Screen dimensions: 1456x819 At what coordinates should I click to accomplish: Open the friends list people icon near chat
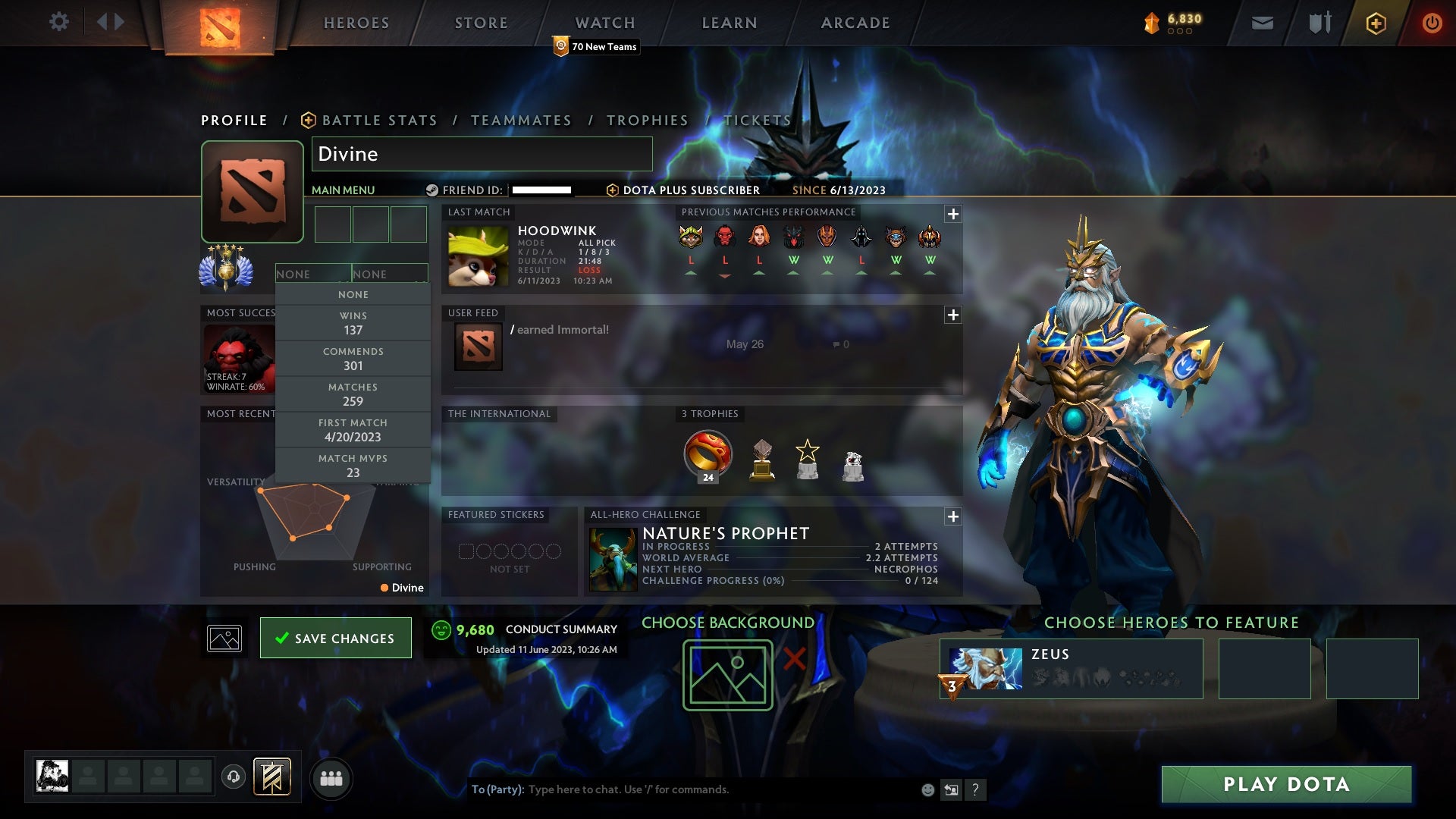[331, 777]
